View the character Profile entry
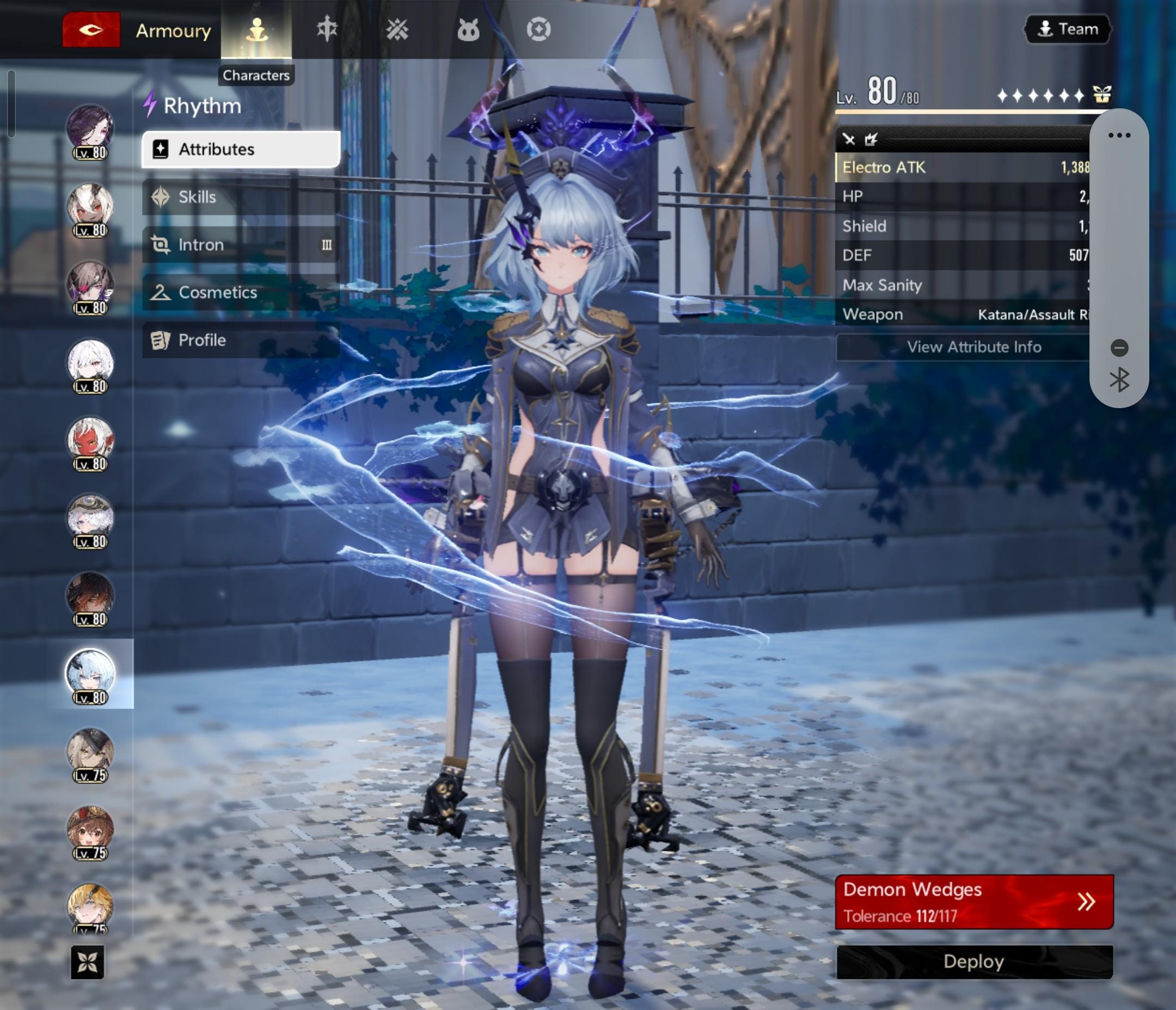This screenshot has width=1176, height=1010. [241, 340]
